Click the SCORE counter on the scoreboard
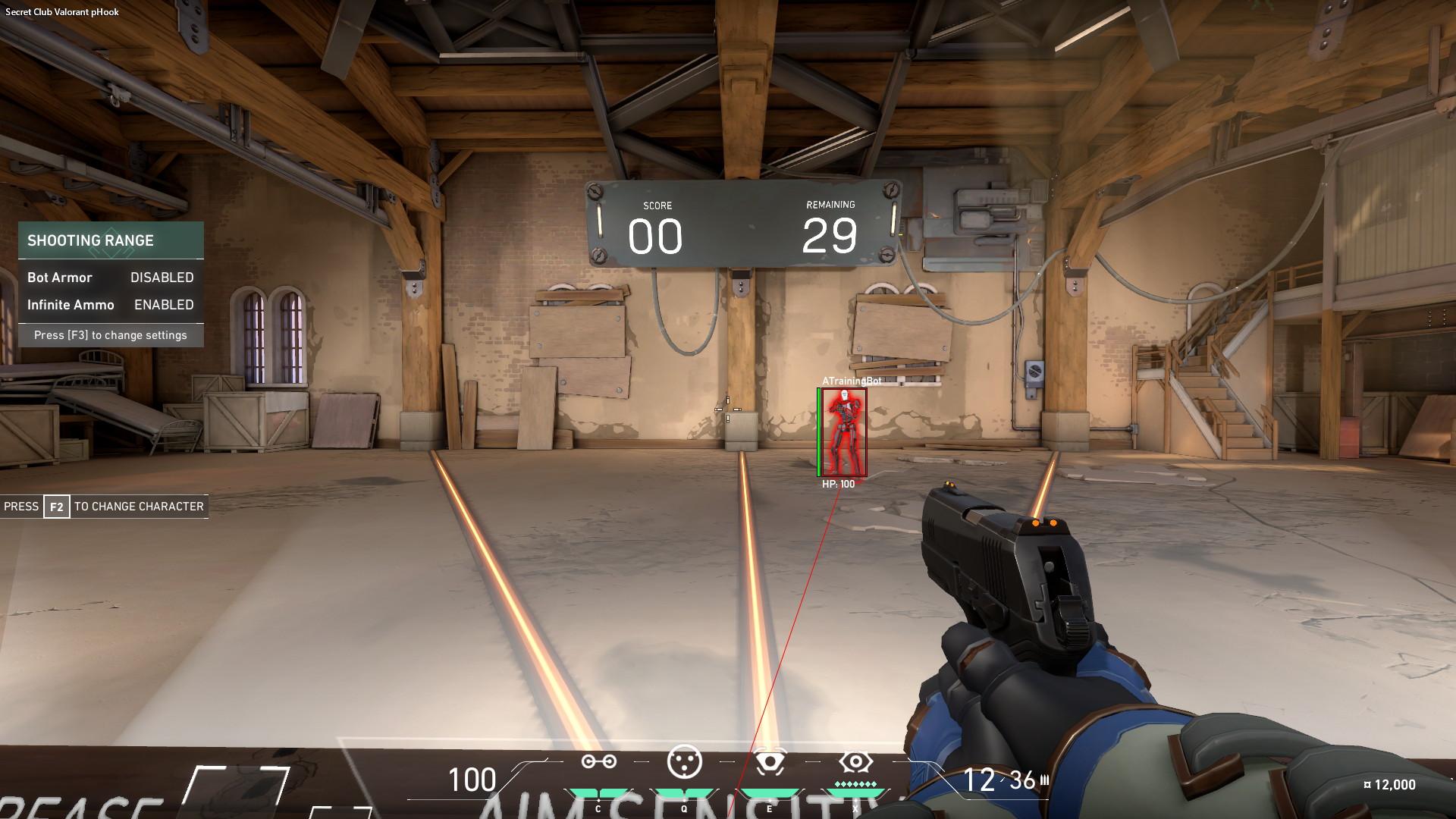The image size is (1456, 819). (x=655, y=235)
